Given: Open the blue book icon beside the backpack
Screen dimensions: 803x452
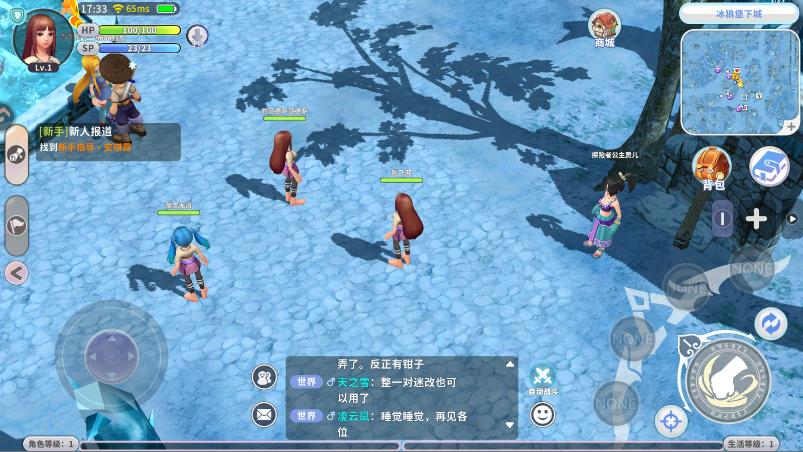Looking at the screenshot, I should [770, 166].
